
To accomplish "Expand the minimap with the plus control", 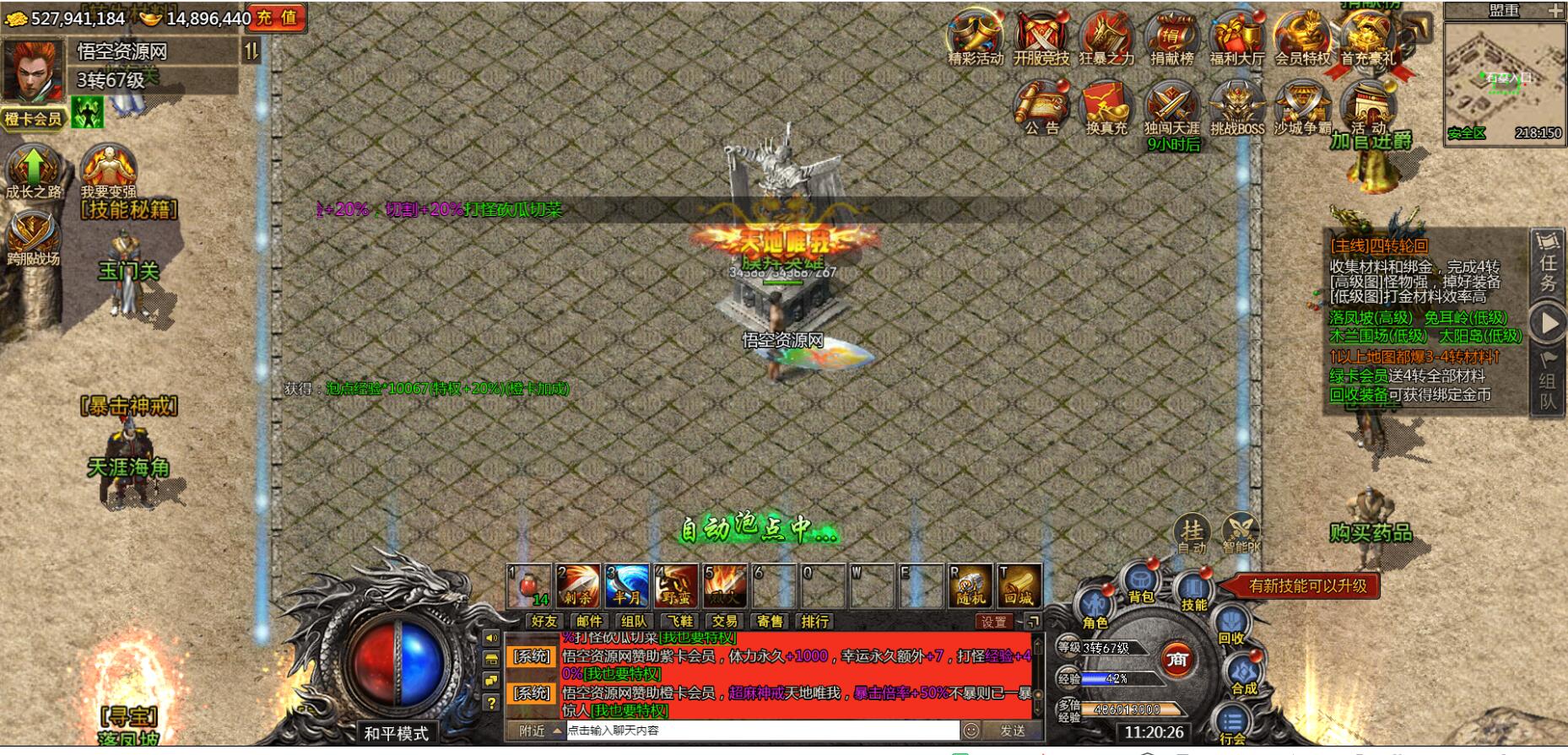I will pyautogui.click(x=1557, y=11).
